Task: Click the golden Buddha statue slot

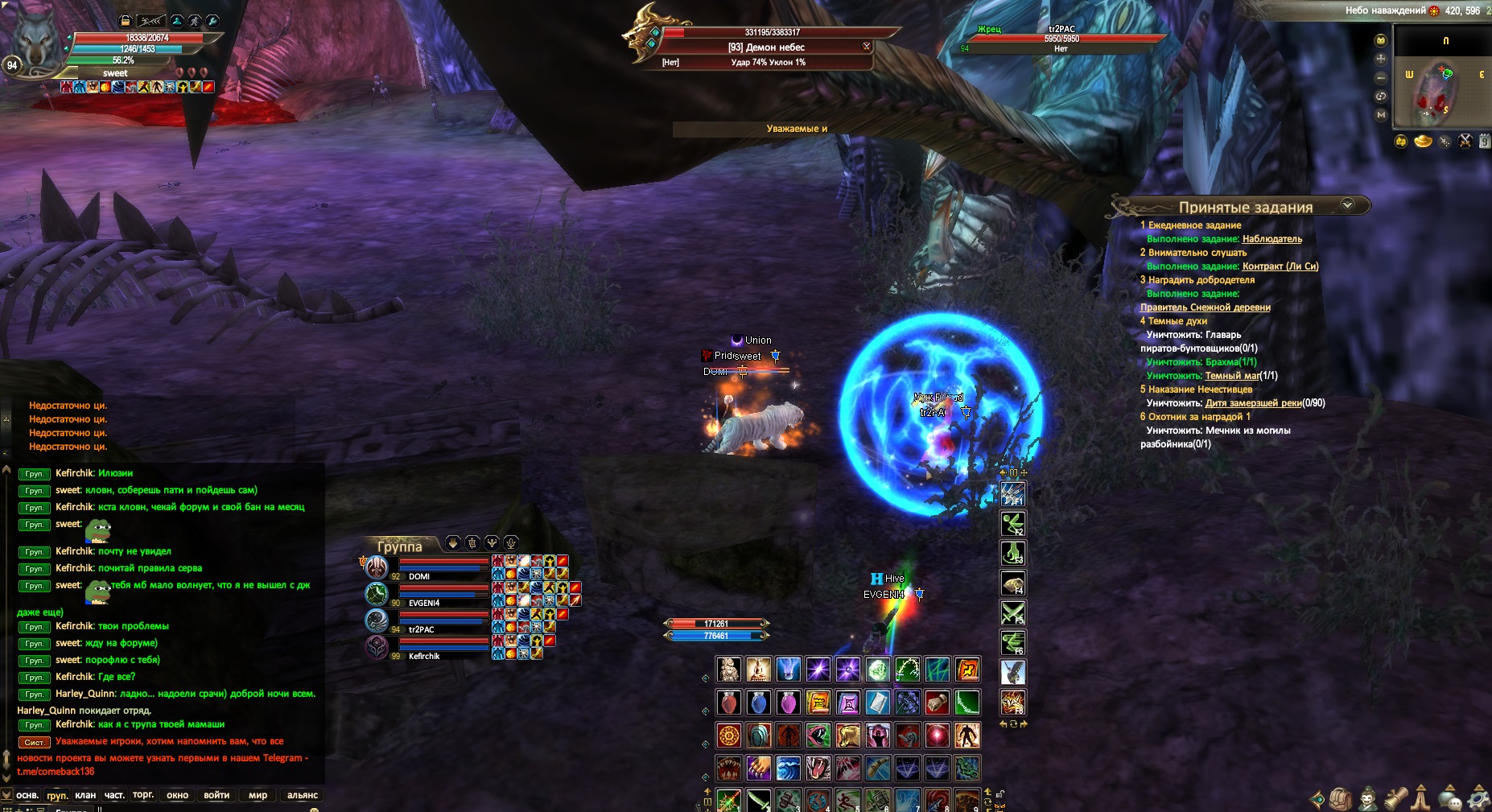Action: click(x=758, y=670)
